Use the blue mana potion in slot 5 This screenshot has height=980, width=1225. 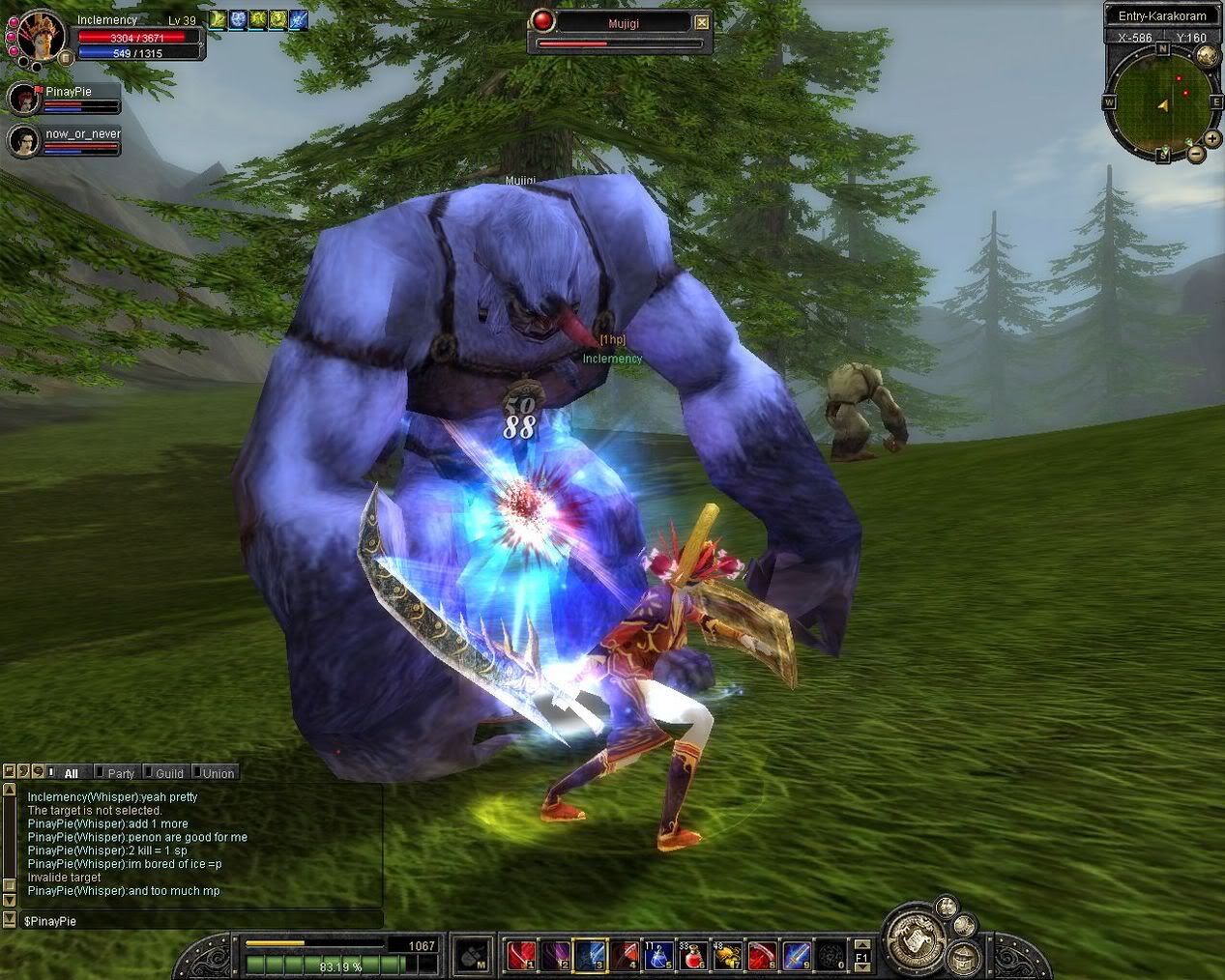click(x=658, y=956)
